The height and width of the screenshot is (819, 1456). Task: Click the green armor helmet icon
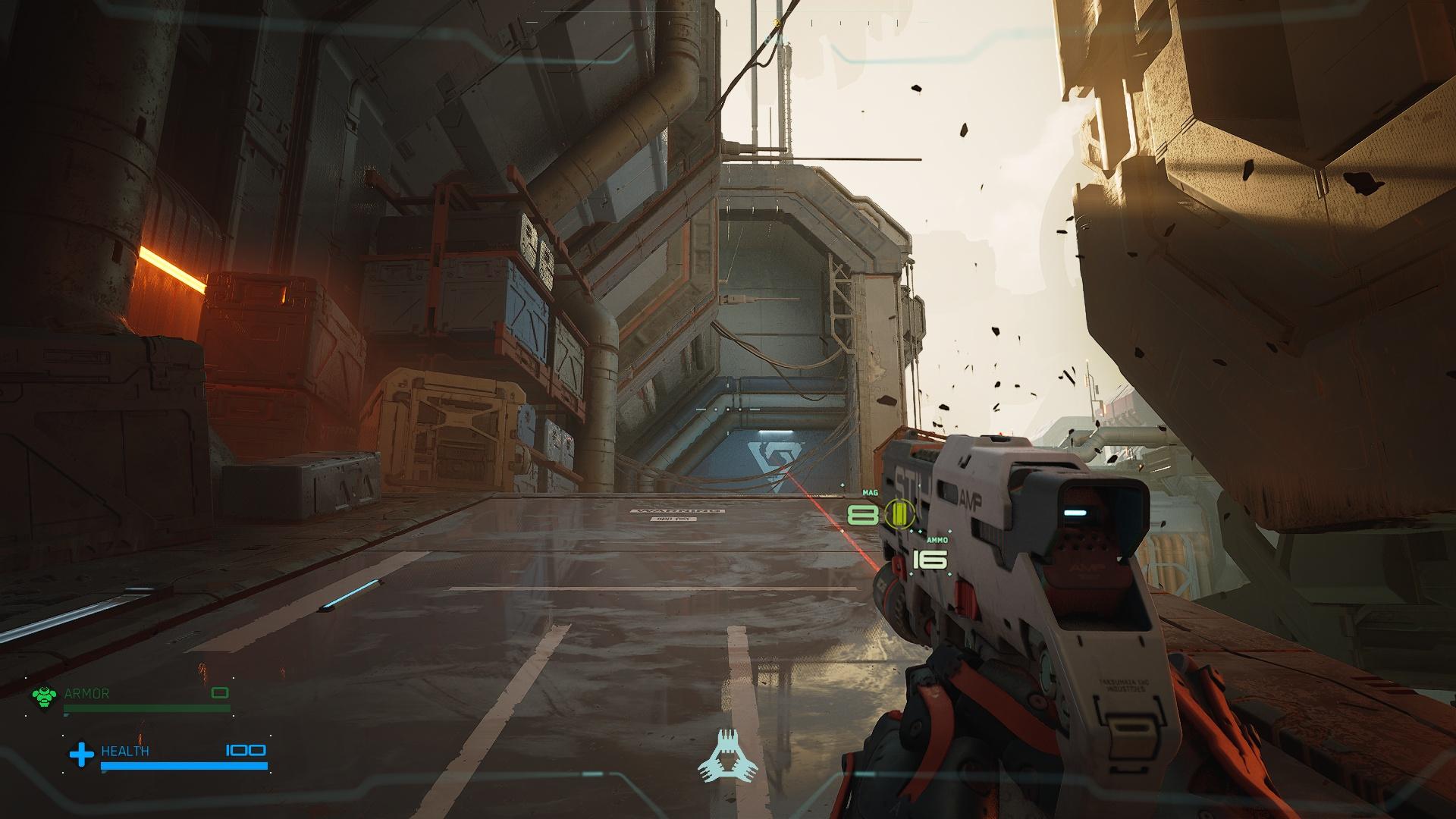tap(45, 697)
